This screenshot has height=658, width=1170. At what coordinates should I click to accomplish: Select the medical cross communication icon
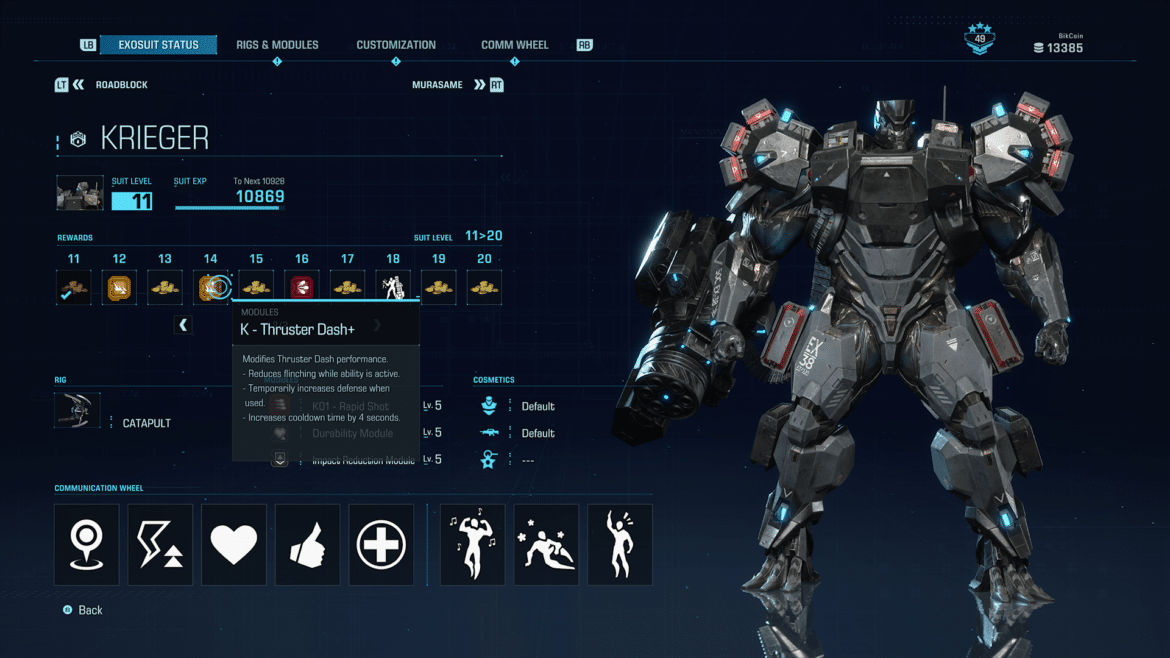tap(381, 545)
